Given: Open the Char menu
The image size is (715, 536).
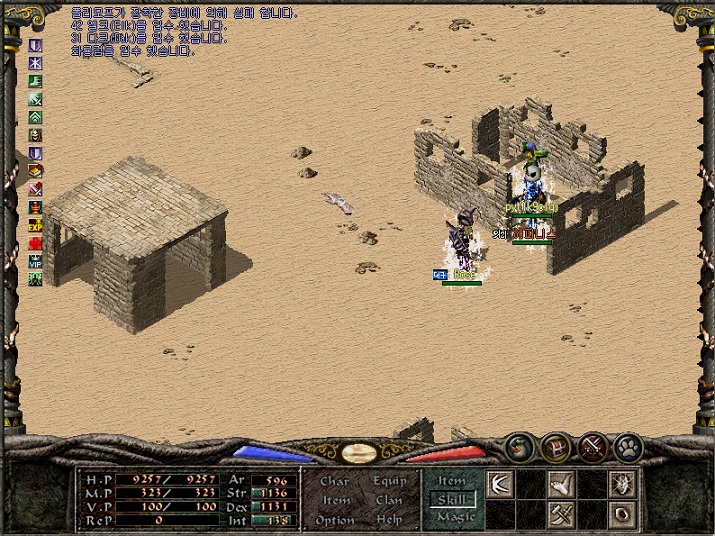Looking at the screenshot, I should point(335,481).
